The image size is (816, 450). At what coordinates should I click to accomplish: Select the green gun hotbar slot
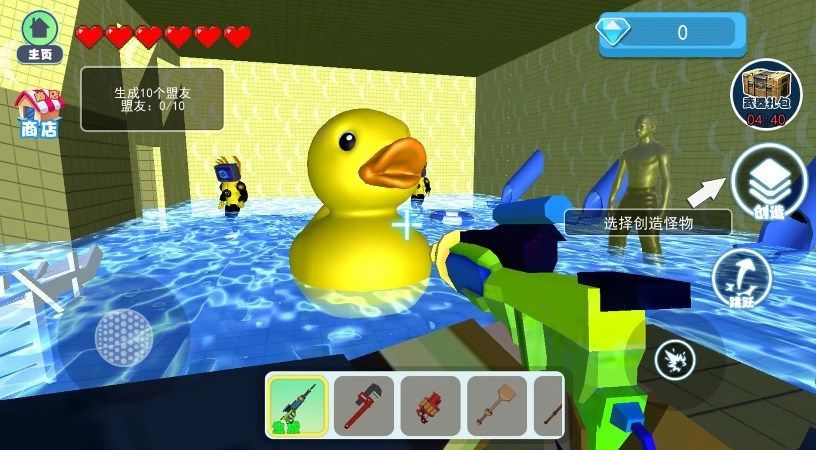[296, 405]
